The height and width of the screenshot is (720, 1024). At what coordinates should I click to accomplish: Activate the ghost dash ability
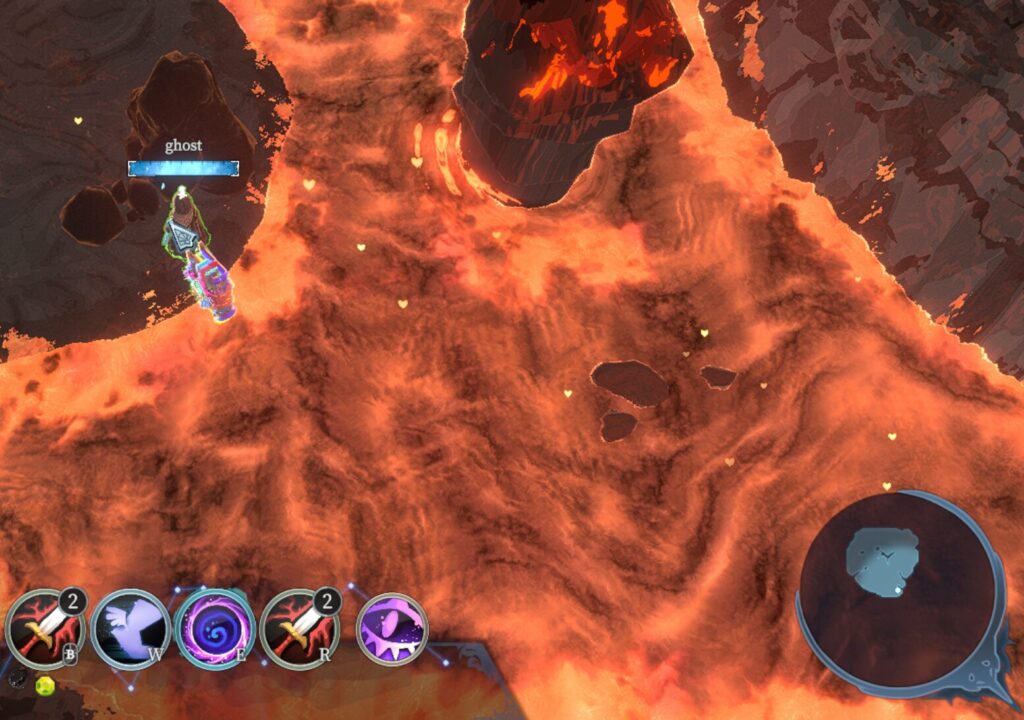coord(130,628)
